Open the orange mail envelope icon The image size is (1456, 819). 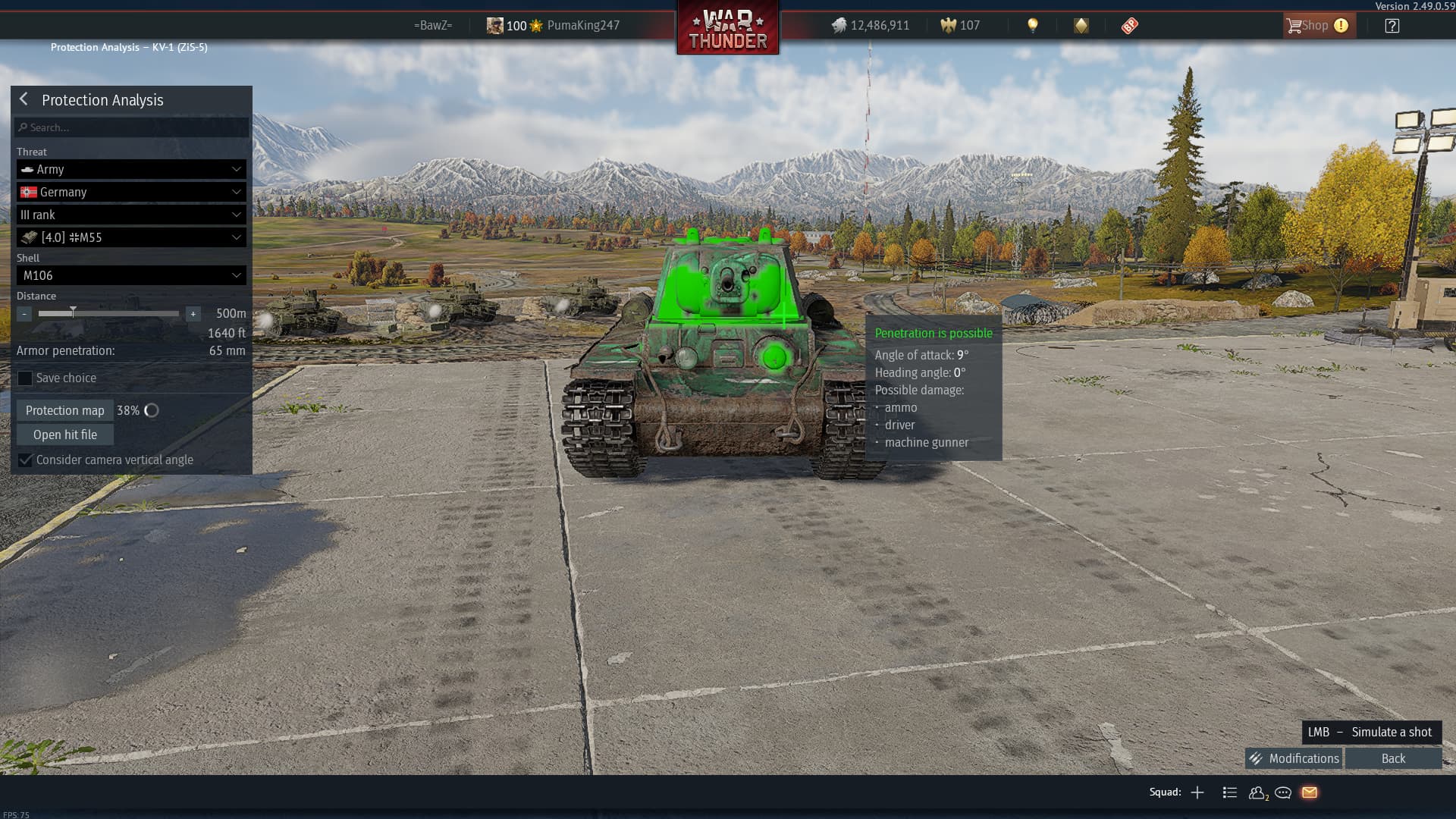pyautogui.click(x=1310, y=792)
